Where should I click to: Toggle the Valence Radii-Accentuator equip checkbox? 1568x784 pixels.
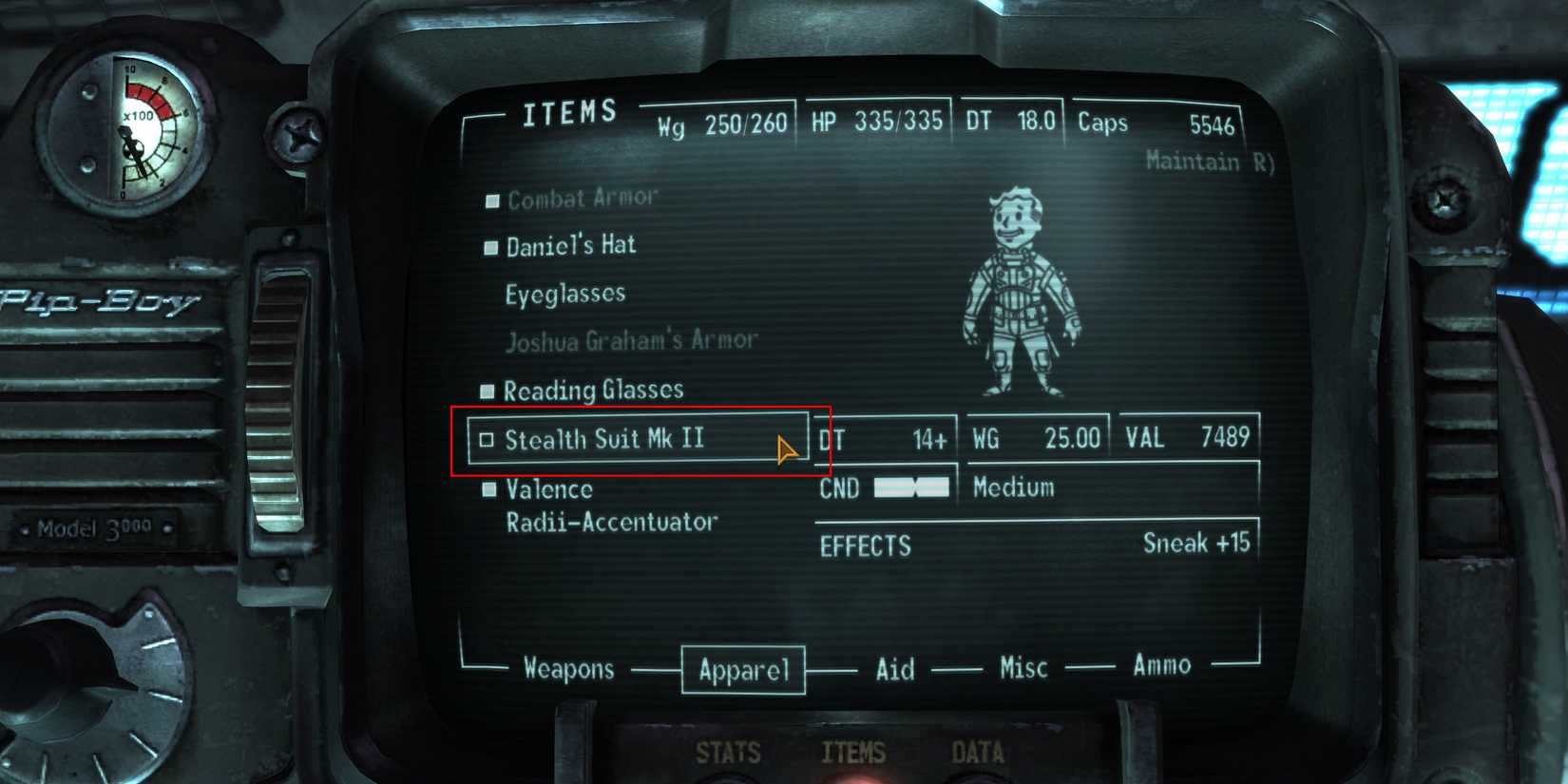(489, 488)
